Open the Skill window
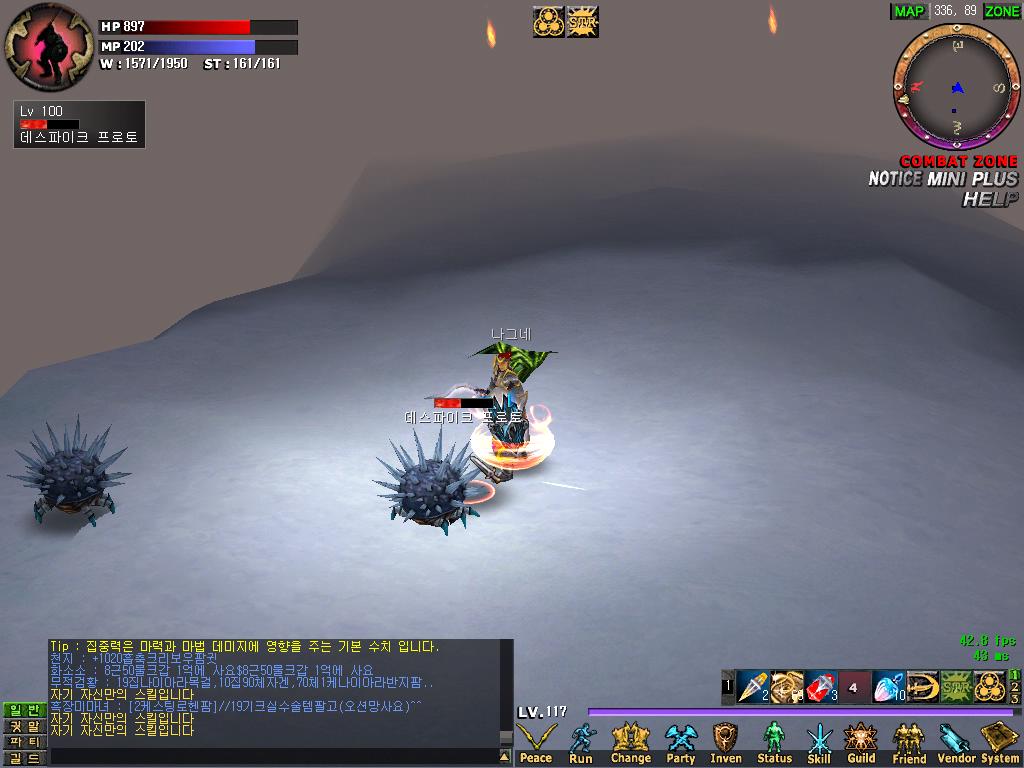Viewport: 1024px width, 768px height. tap(819, 743)
